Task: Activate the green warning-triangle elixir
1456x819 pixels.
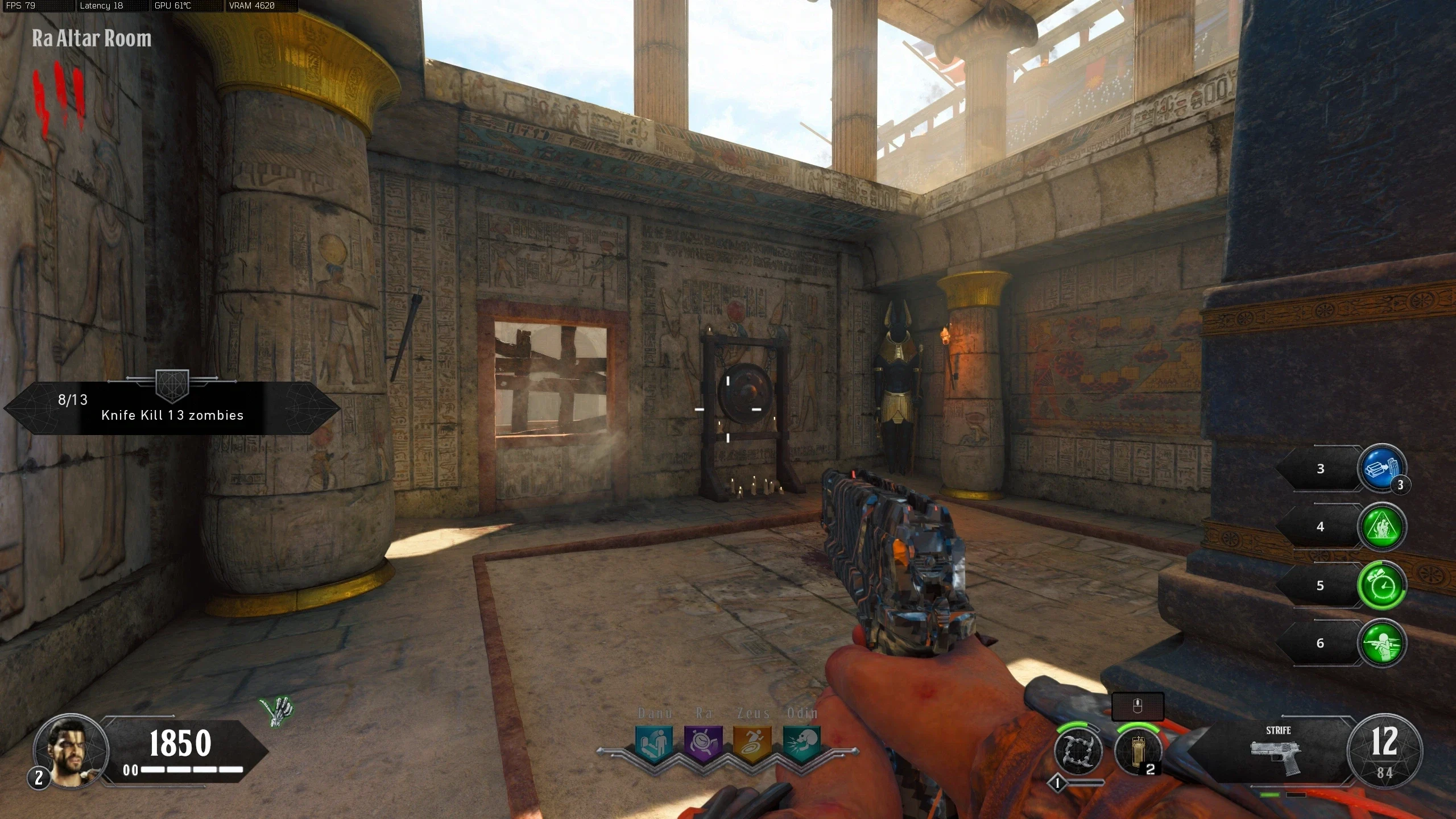Action: [1381, 527]
